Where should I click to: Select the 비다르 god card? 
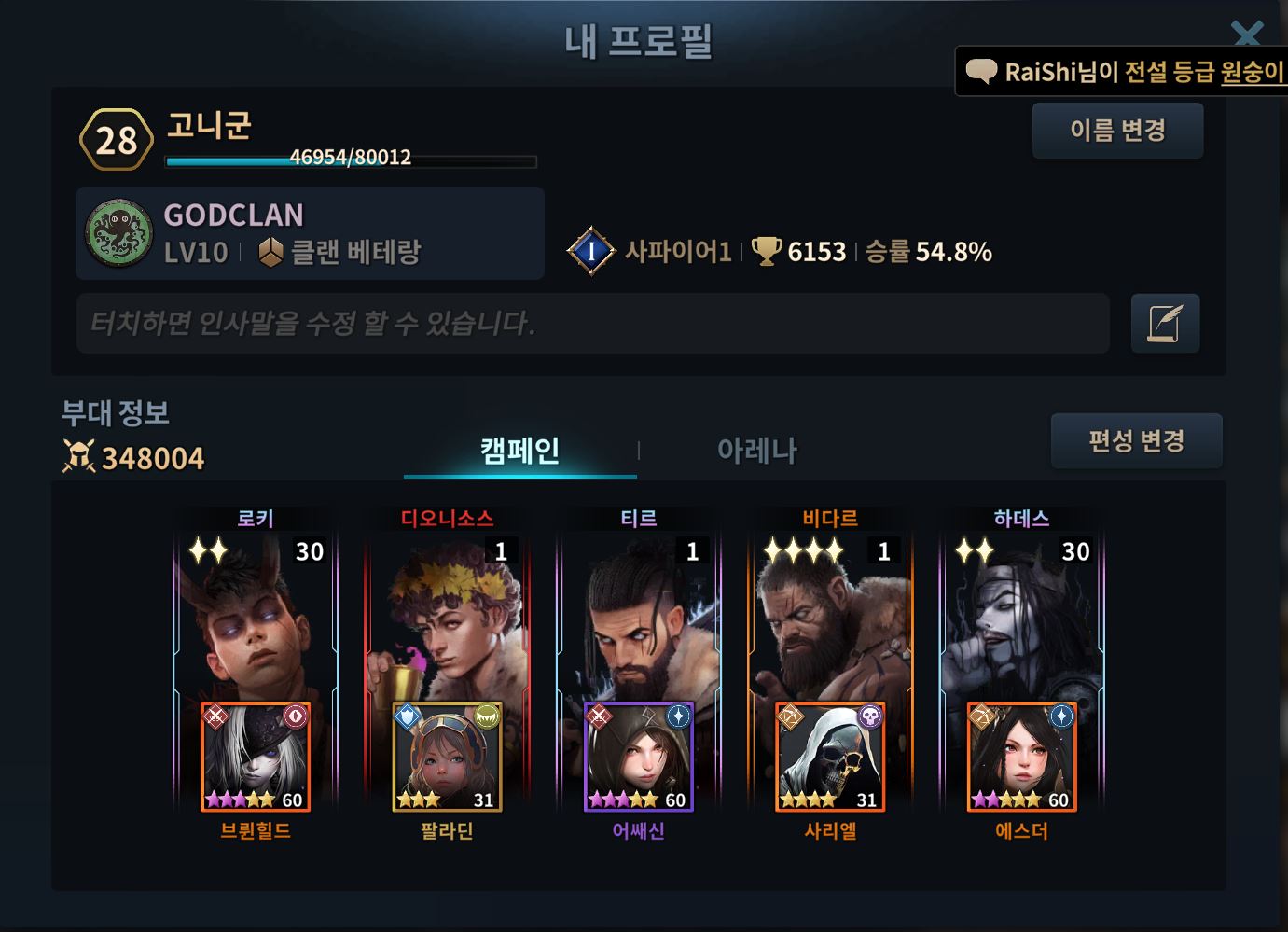pos(830,616)
